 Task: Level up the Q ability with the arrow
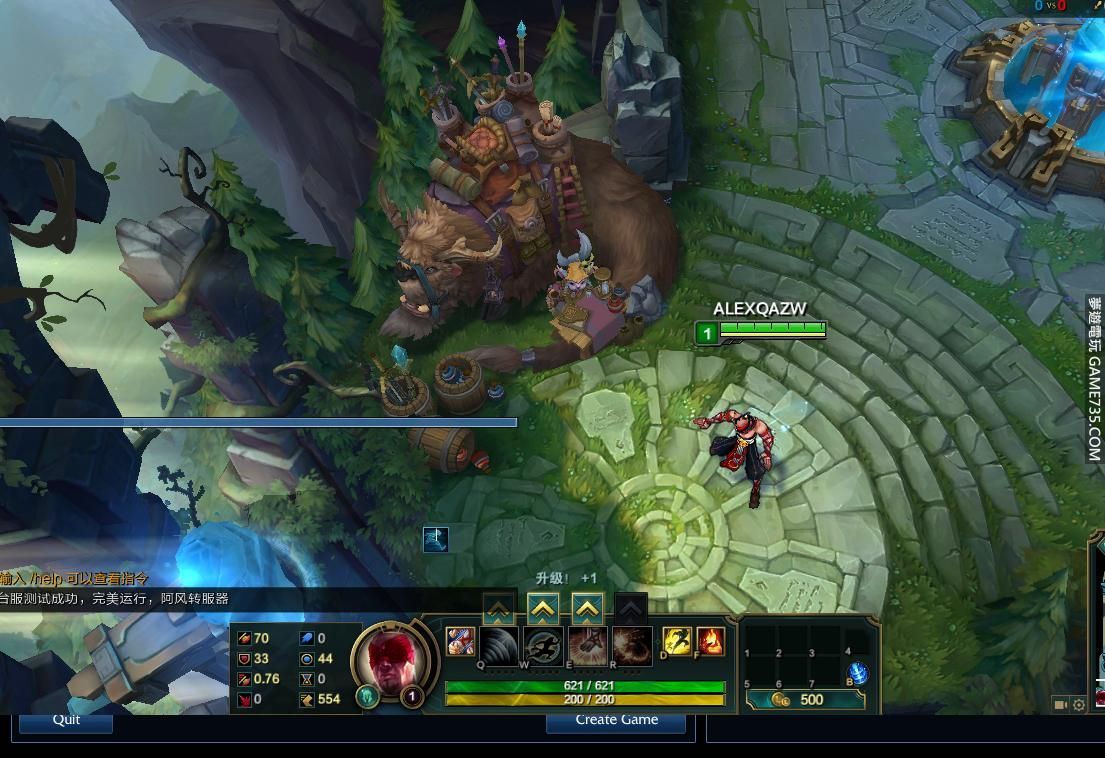click(x=499, y=607)
